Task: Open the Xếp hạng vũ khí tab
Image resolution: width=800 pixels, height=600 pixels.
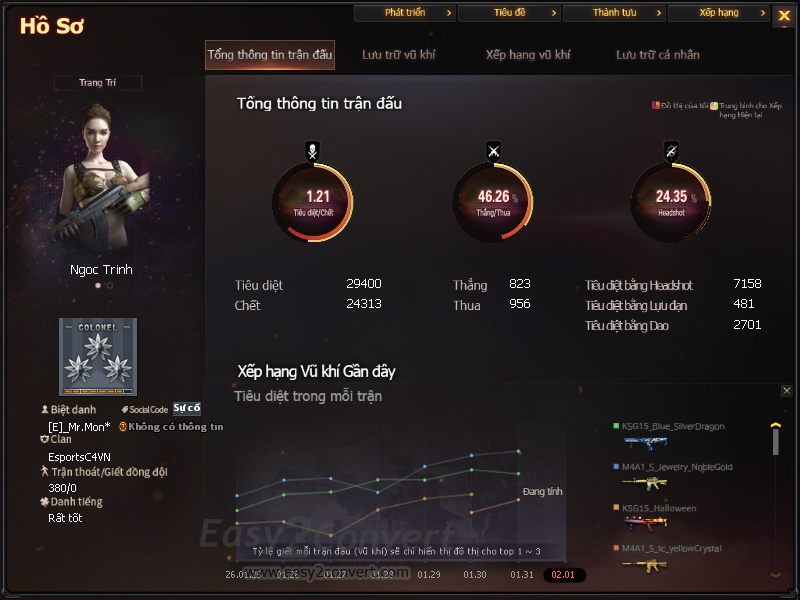Action: click(527, 55)
